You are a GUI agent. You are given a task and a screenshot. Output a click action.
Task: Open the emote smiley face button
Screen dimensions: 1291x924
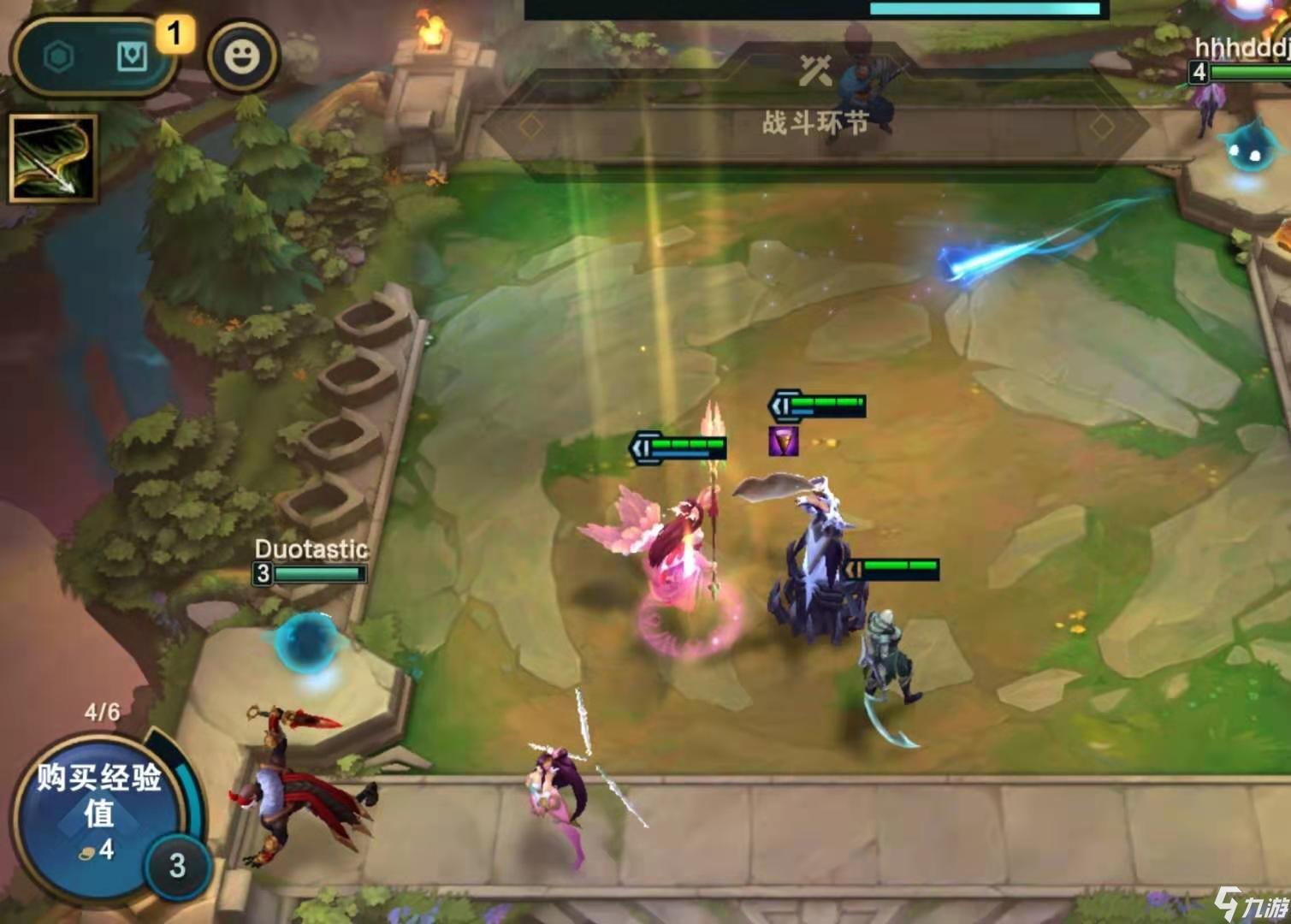click(x=241, y=57)
